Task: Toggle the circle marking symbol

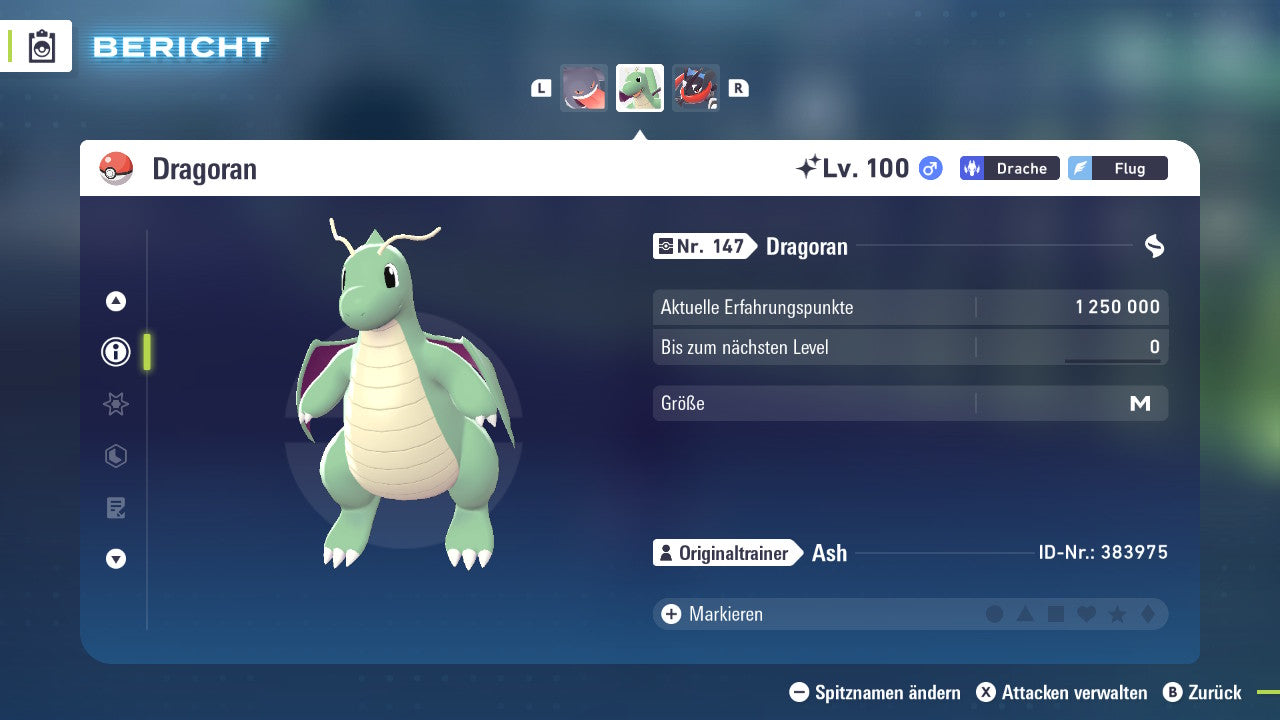Action: (x=994, y=614)
